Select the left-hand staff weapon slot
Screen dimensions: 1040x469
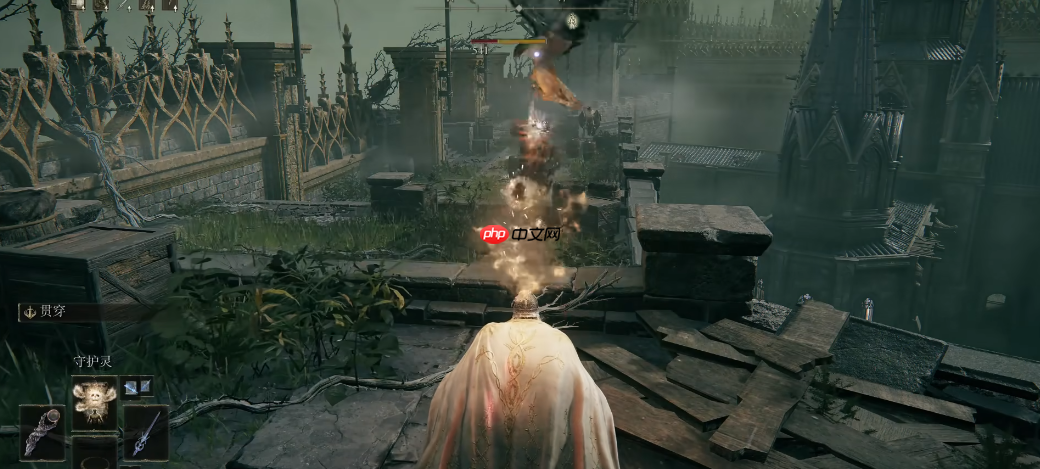pos(42,432)
